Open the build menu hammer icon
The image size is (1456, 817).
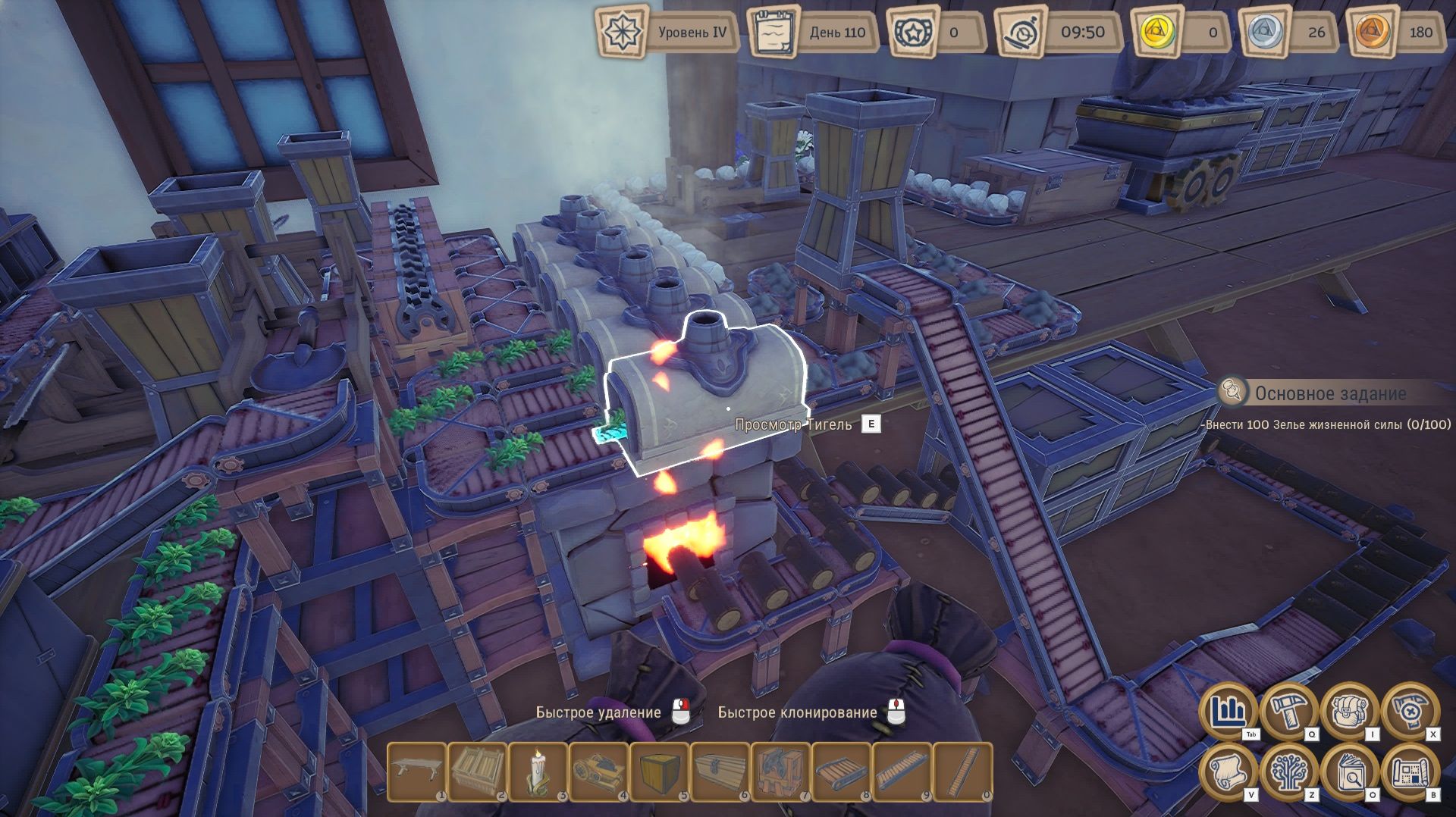point(1288,711)
